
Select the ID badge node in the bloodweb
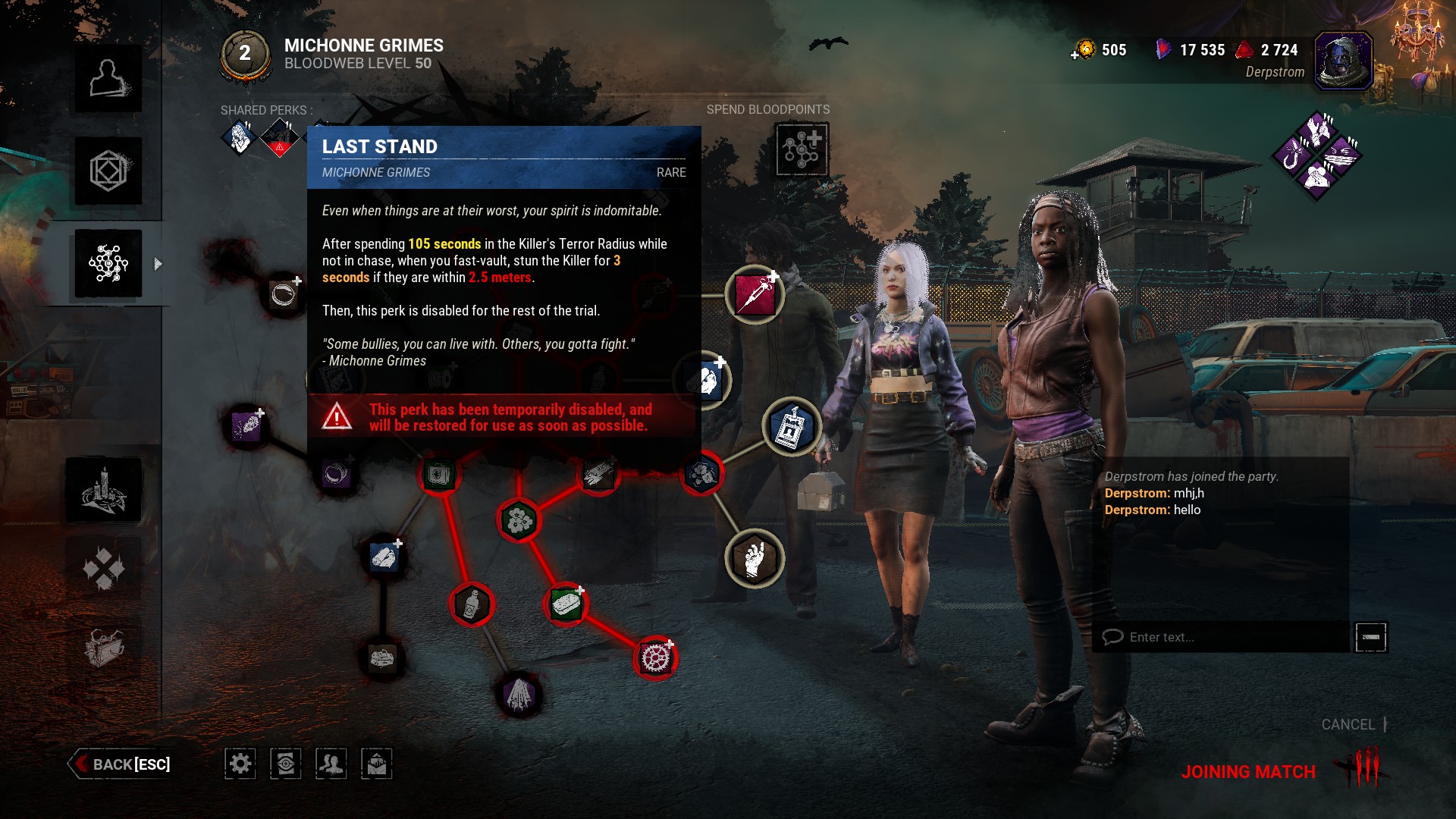(792, 426)
